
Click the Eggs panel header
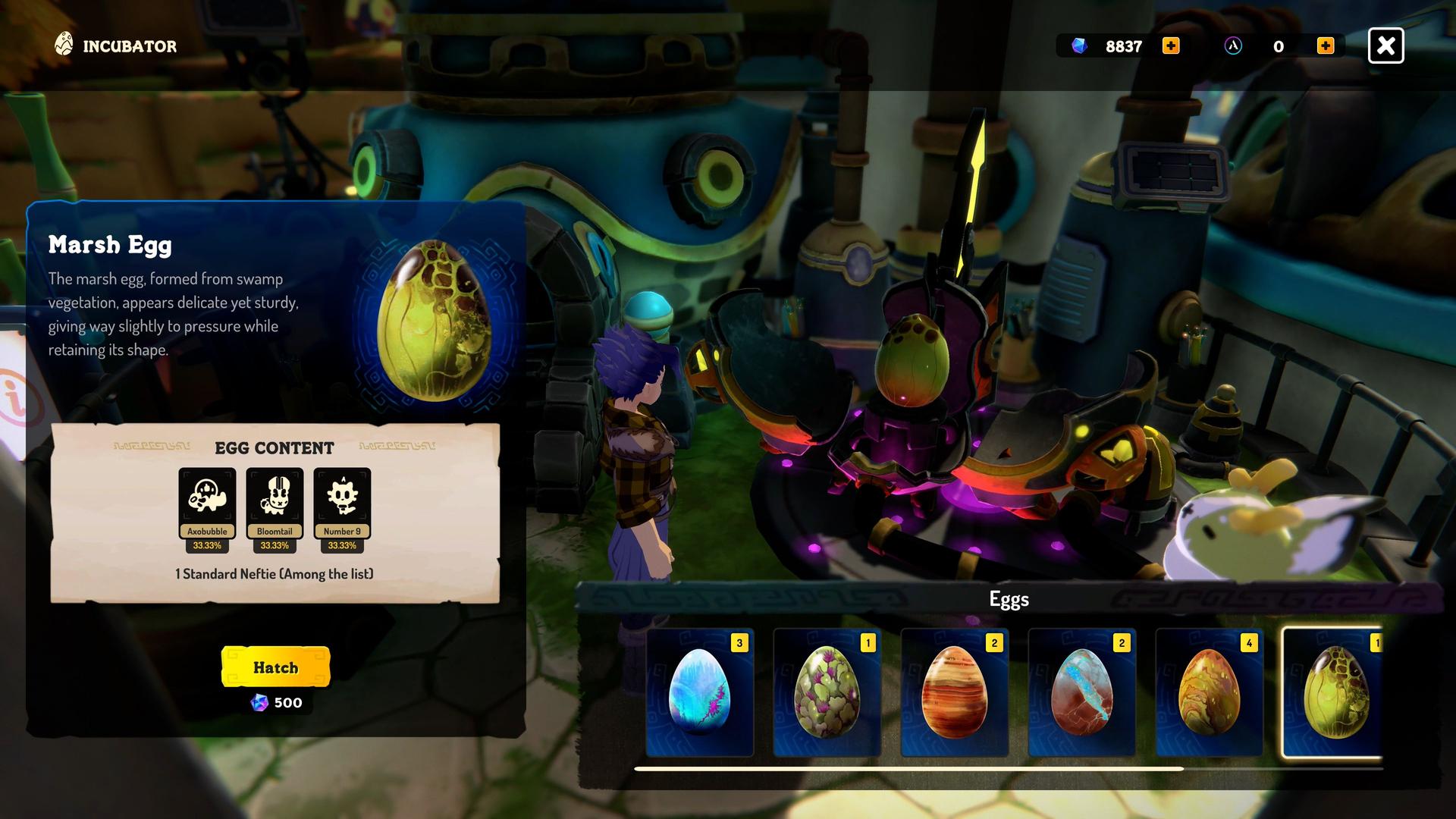pyautogui.click(x=1009, y=598)
